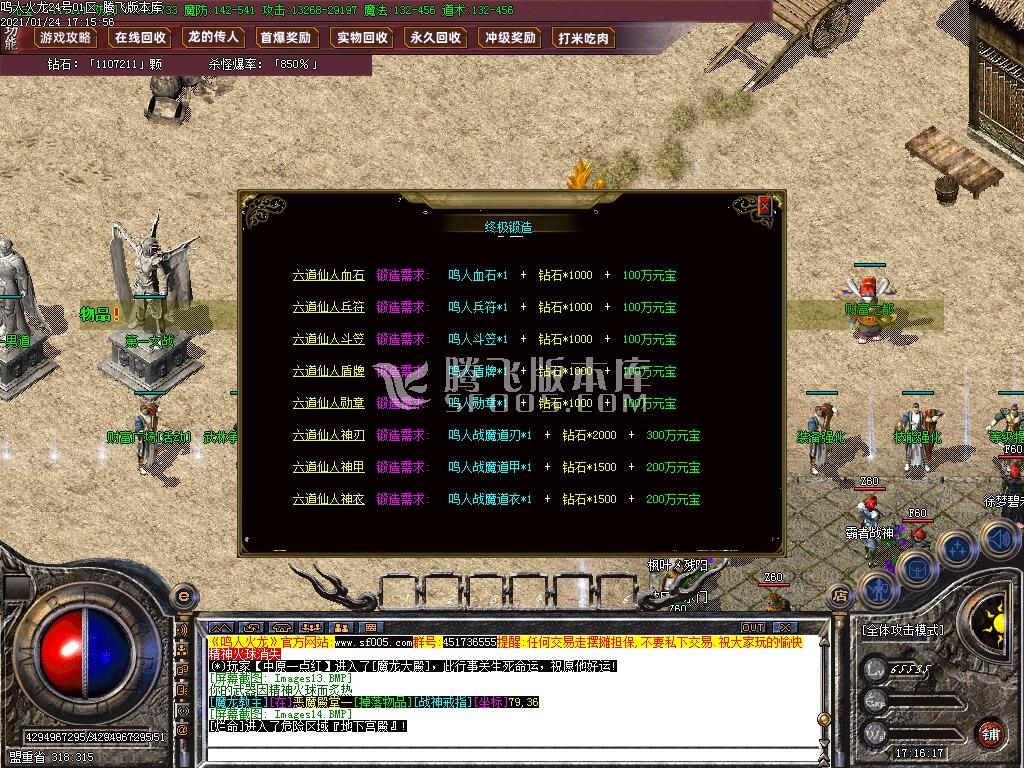
Task: Show the 首爆奖励 rewards
Action: click(287, 38)
